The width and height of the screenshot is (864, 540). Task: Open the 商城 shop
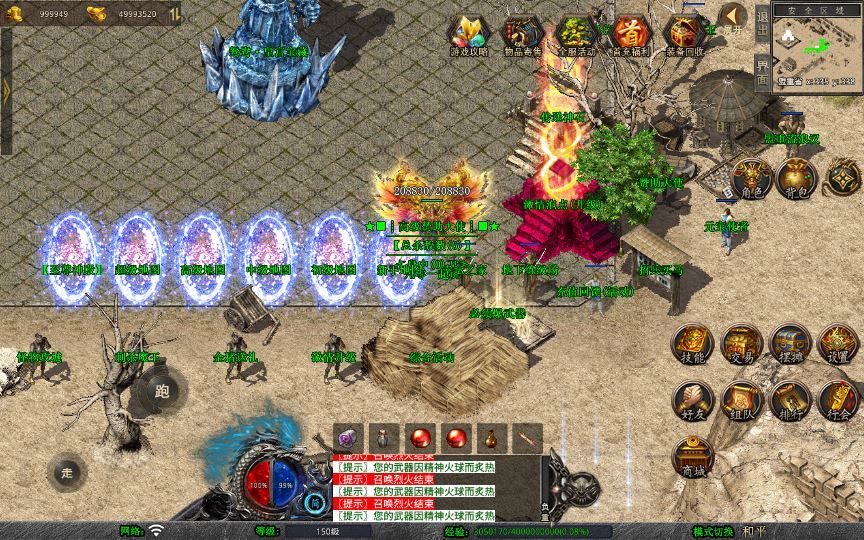692,456
